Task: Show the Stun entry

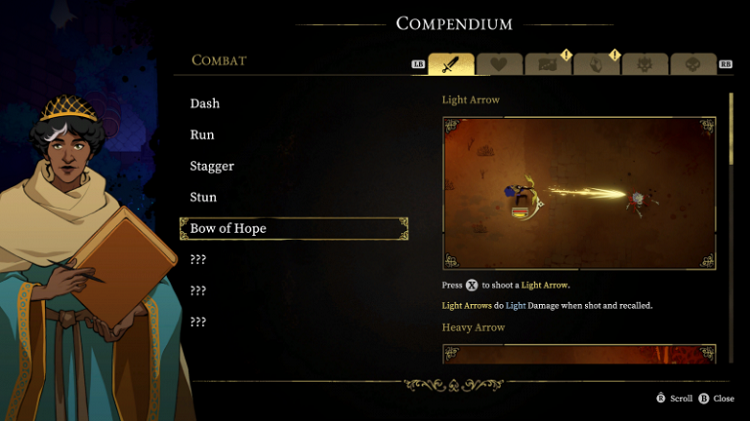Action: coord(203,197)
